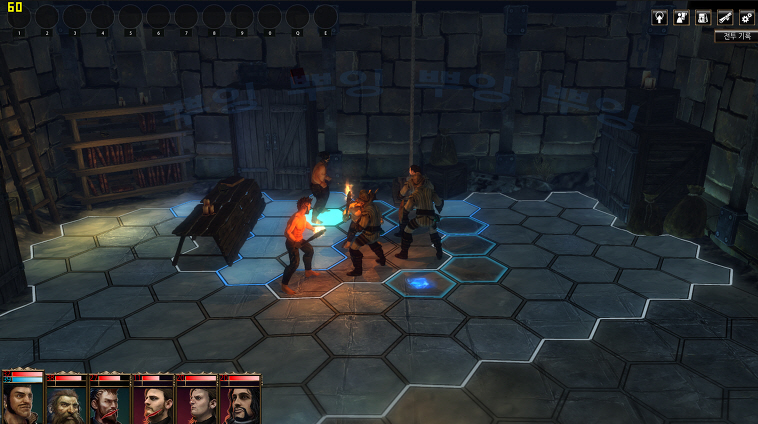The height and width of the screenshot is (424, 758).
Task: Click the character with flag icon
Action: [x=681, y=17]
